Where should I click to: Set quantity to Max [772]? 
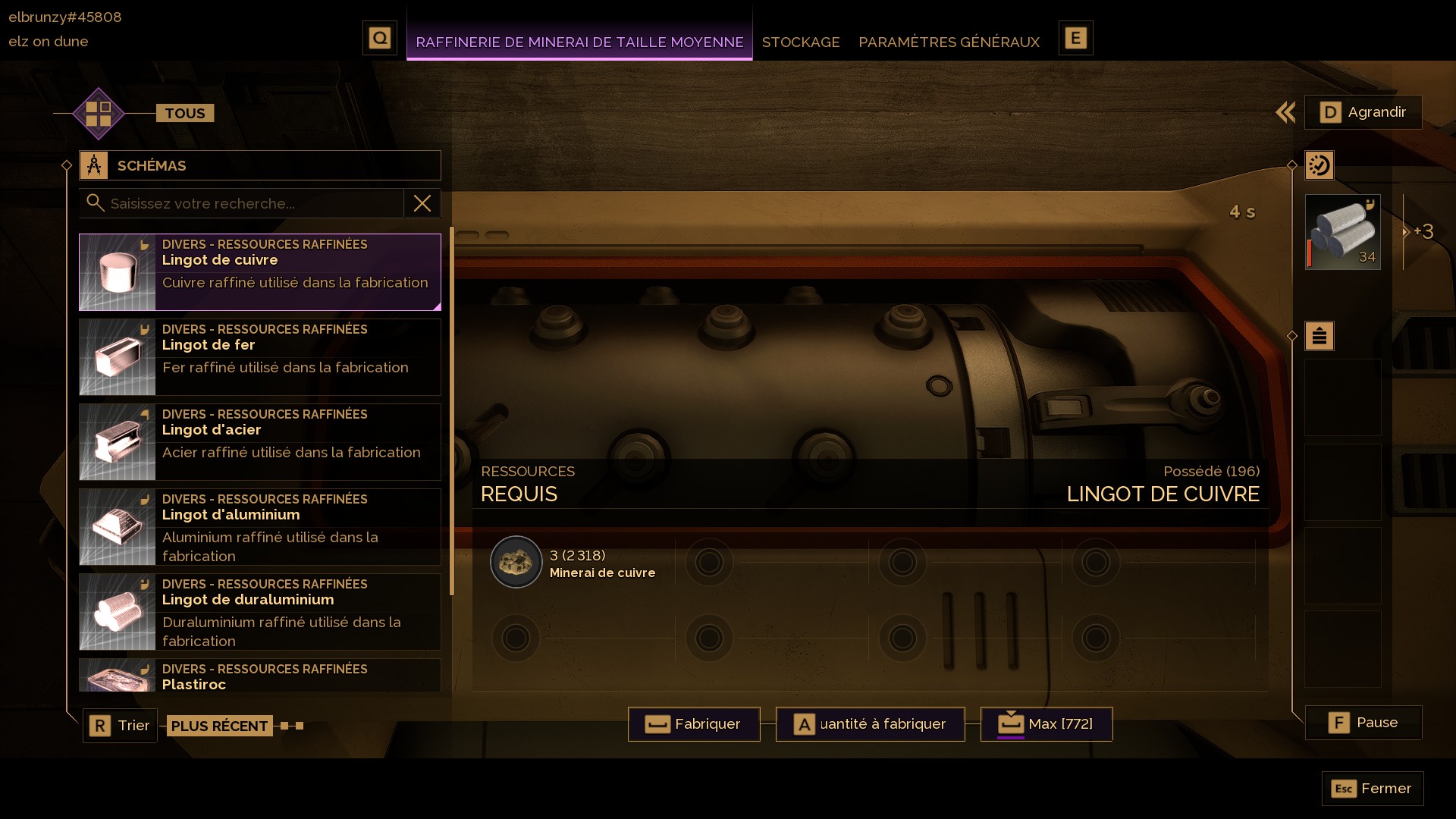(1046, 724)
